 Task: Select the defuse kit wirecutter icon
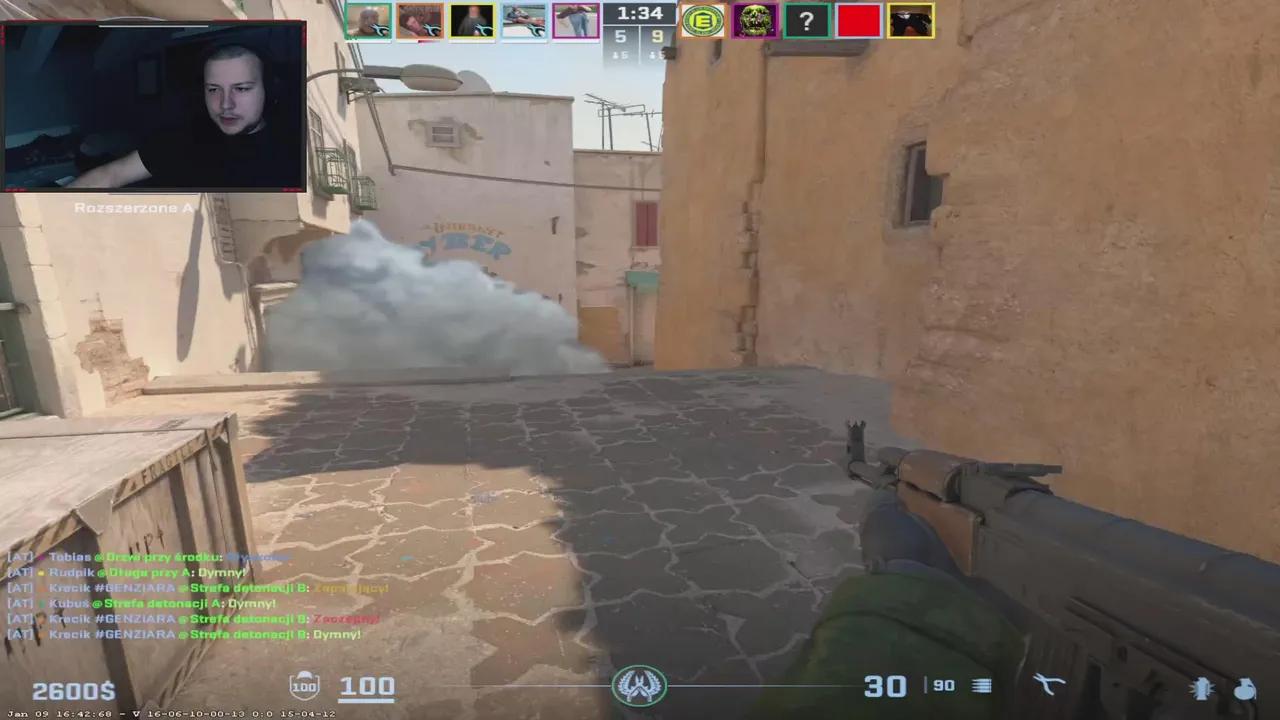coord(1049,684)
